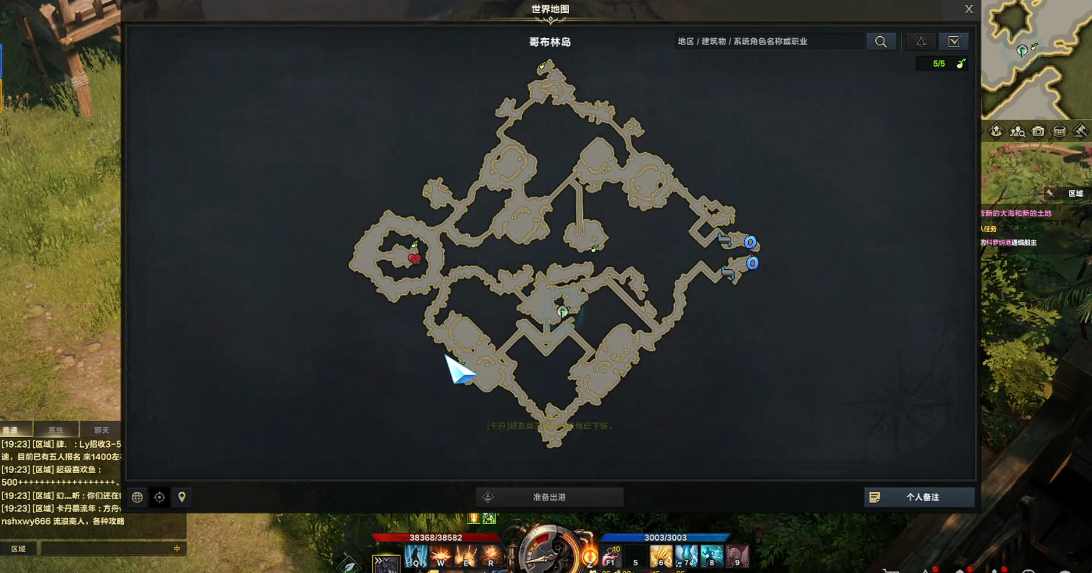Click the location pin button
Viewport: 1092px width, 573px height.
click(x=182, y=497)
